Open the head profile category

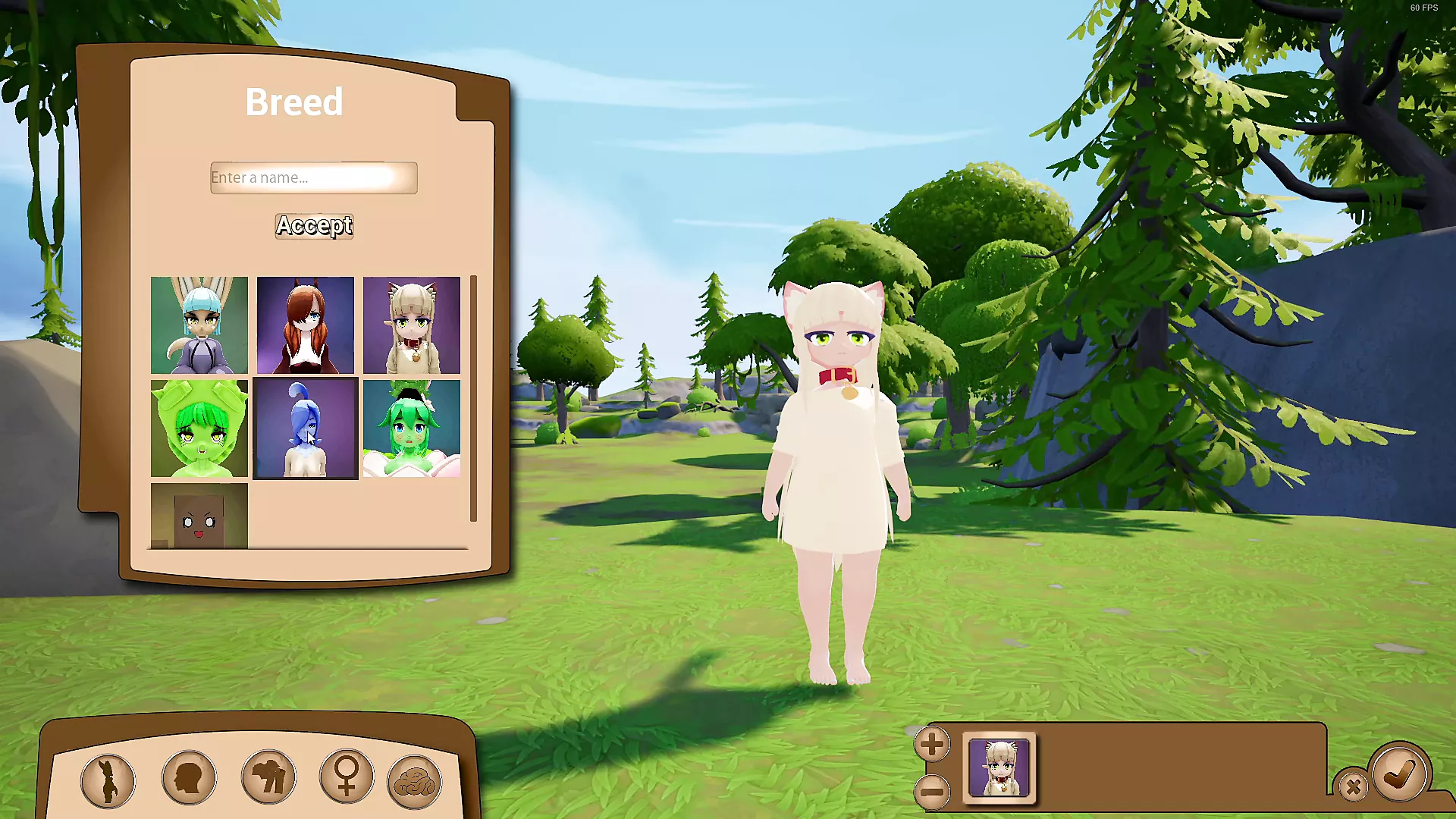[x=189, y=777]
